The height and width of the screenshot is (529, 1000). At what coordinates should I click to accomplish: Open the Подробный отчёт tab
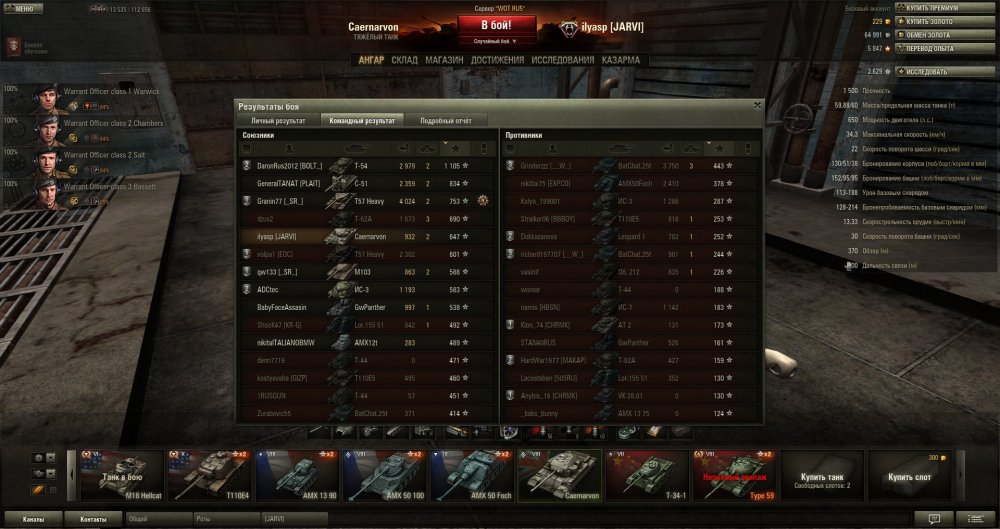pos(446,120)
